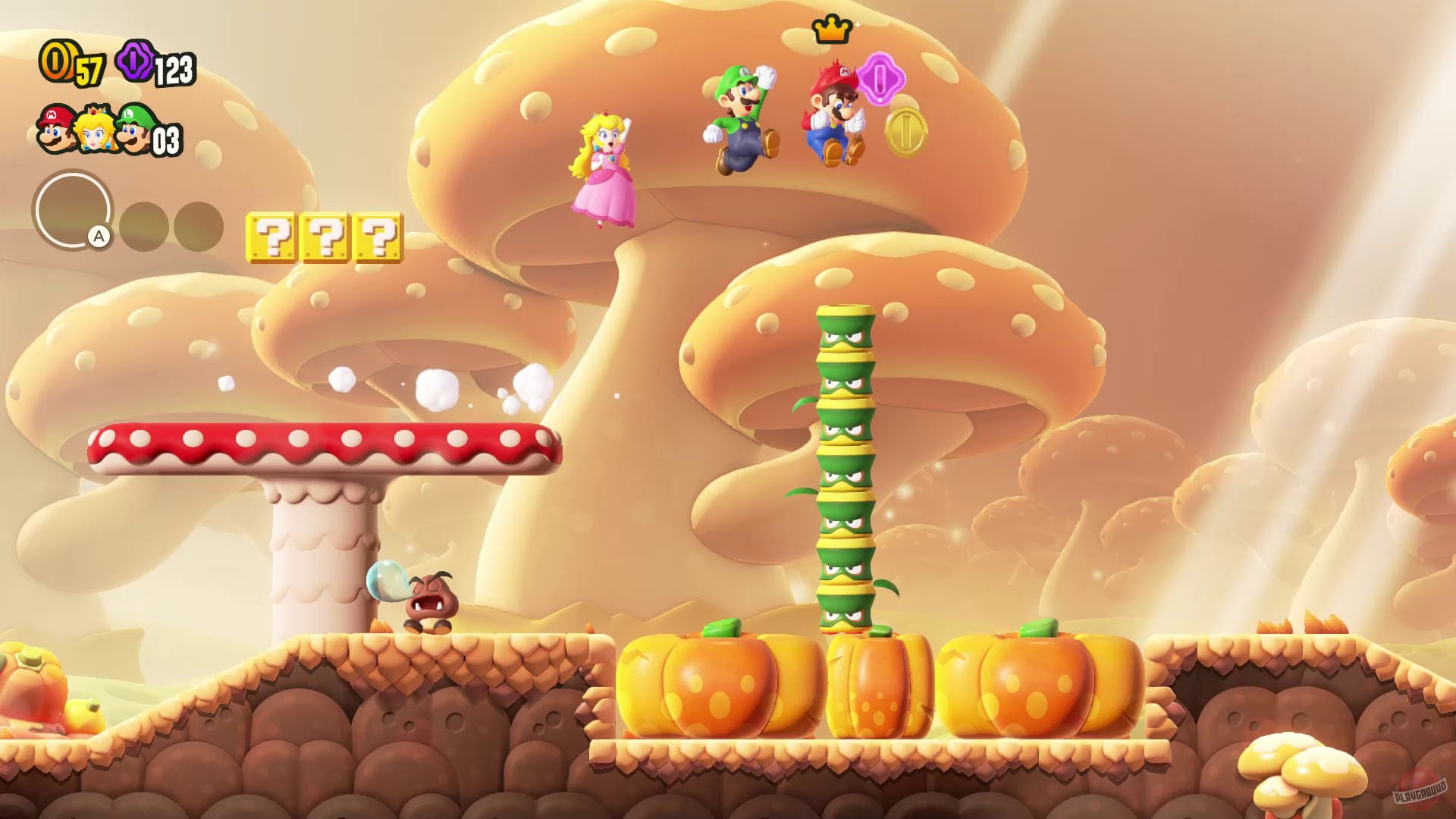The height and width of the screenshot is (819, 1456).
Task: Select the pink Wonder Flower near Mario
Action: [882, 81]
